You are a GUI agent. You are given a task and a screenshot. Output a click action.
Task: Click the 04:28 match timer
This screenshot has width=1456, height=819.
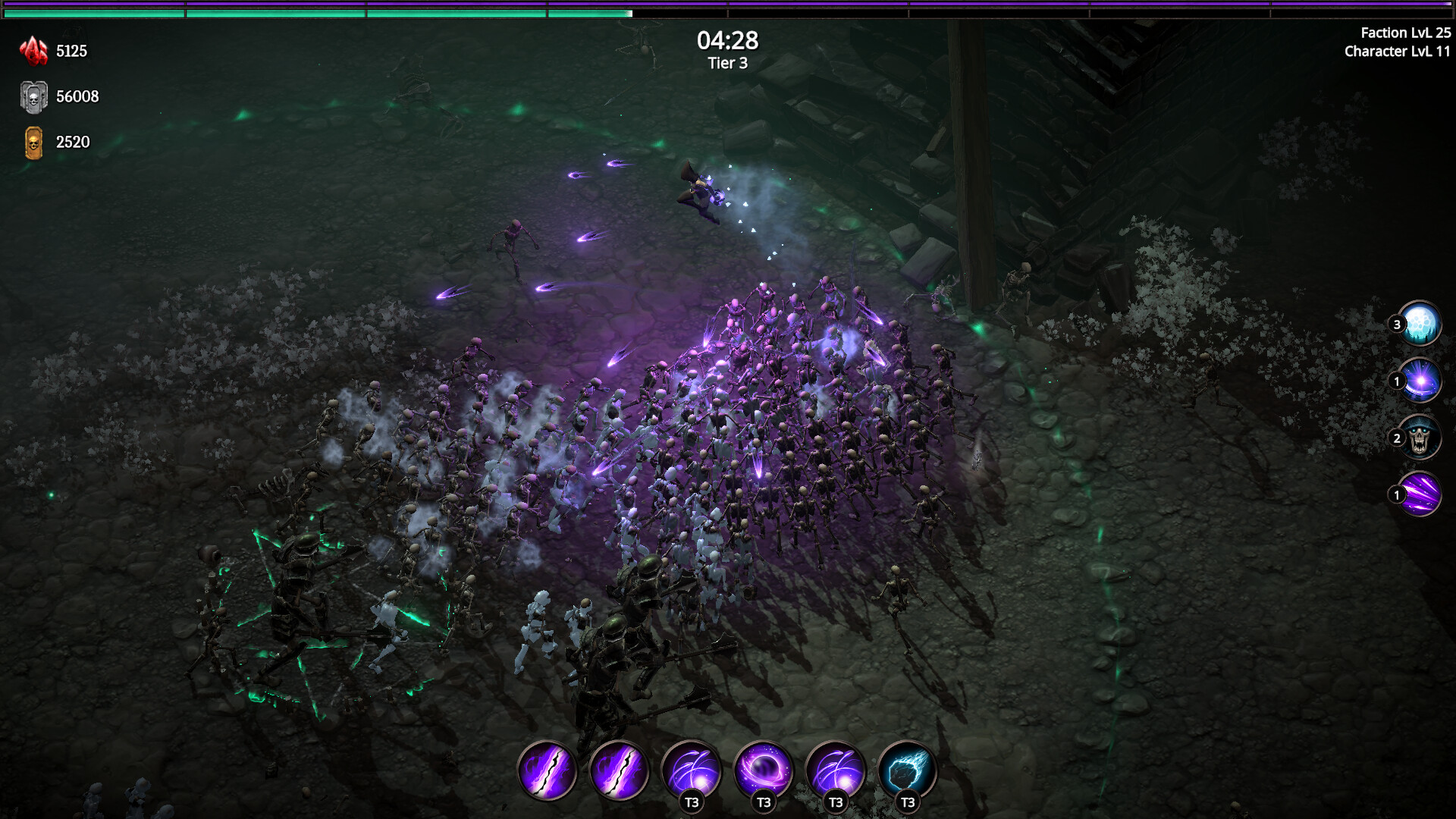click(x=729, y=42)
